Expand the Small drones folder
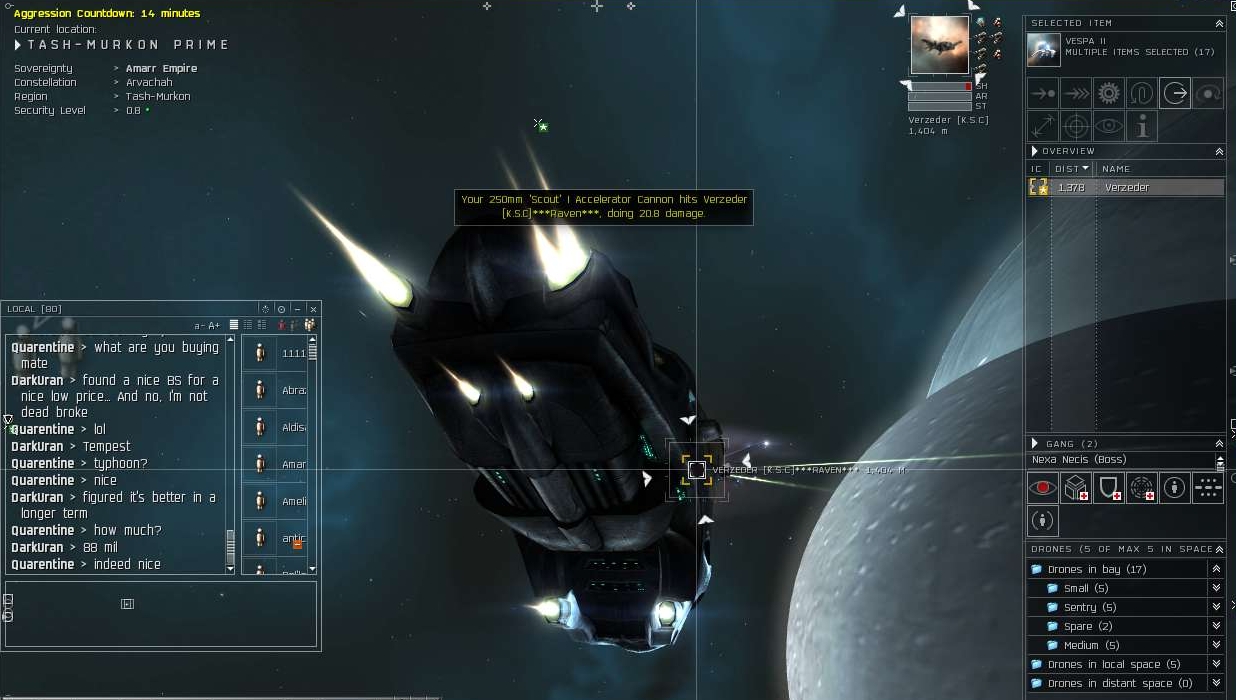This screenshot has height=700, width=1236. coord(1216,588)
